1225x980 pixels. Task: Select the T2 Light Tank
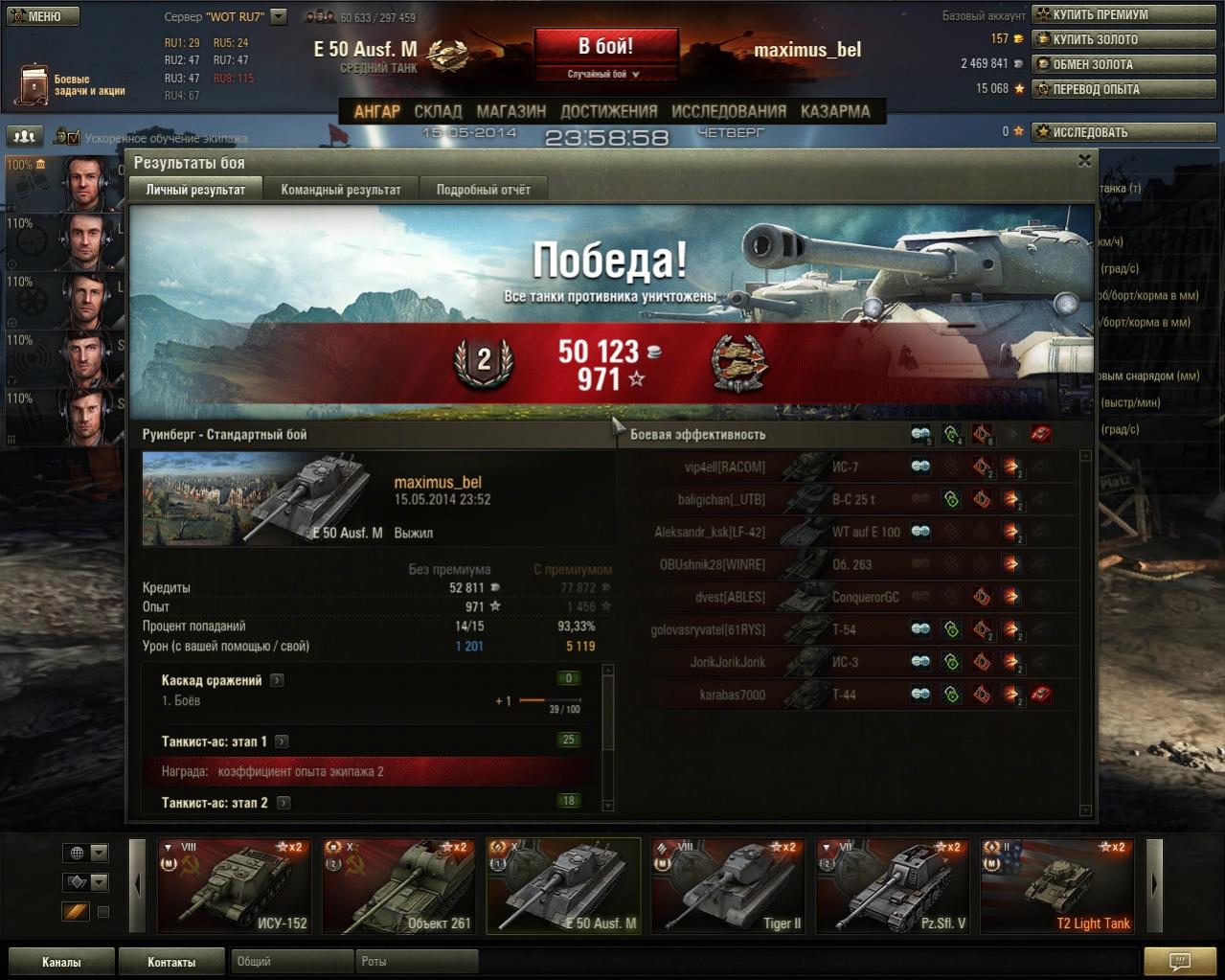pos(1057,886)
